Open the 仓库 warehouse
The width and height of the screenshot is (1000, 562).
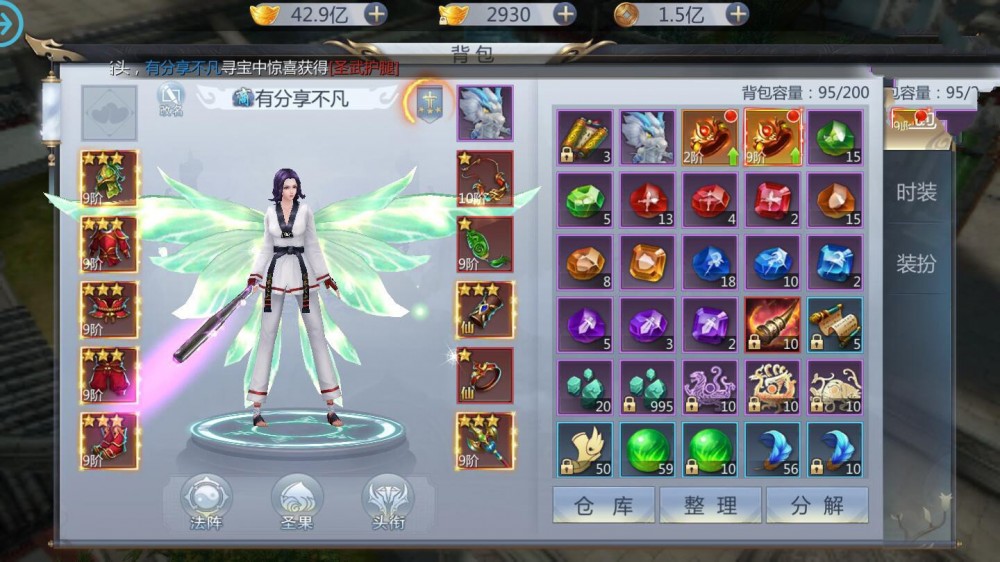coord(603,505)
